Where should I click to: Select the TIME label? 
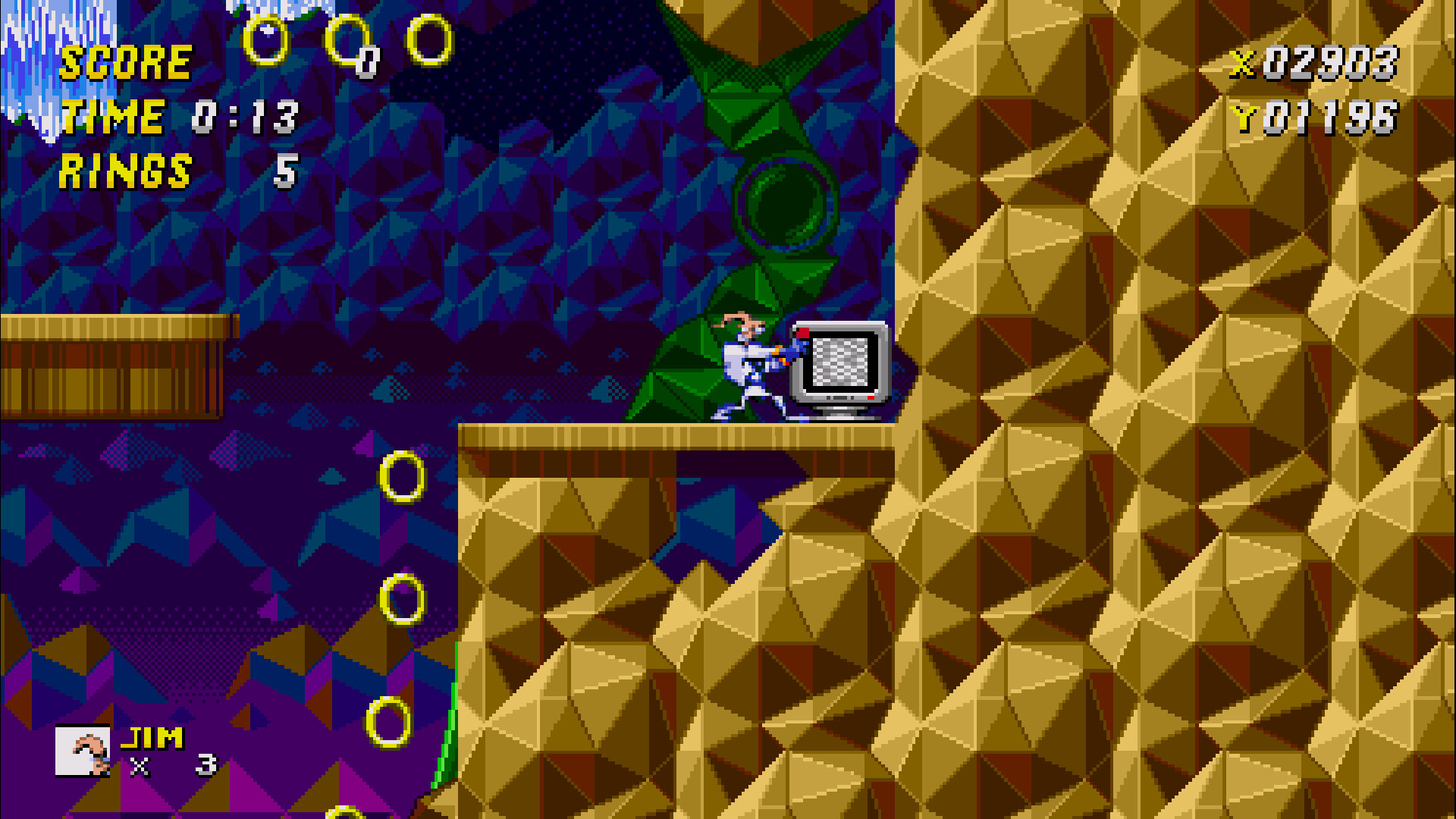click(112, 118)
